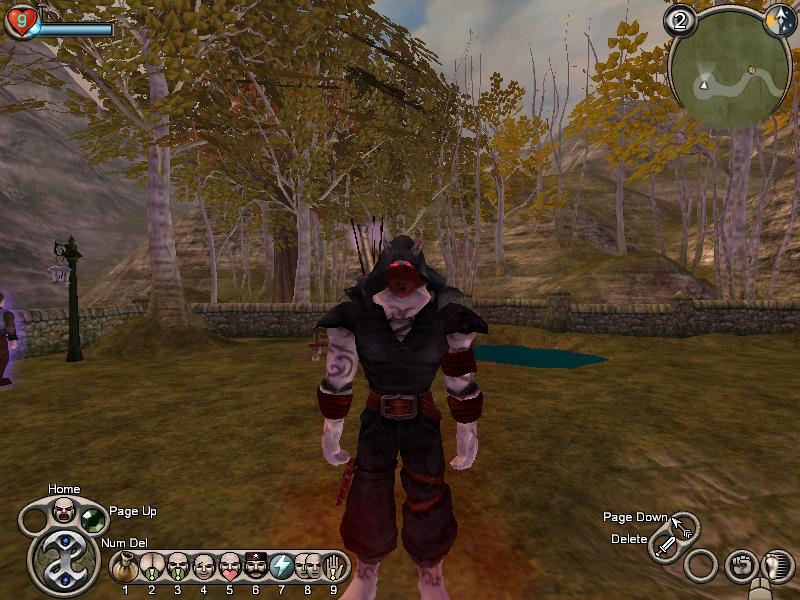Click the shouting face icon labeled Home
This screenshot has height=600, width=800.
[x=64, y=509]
